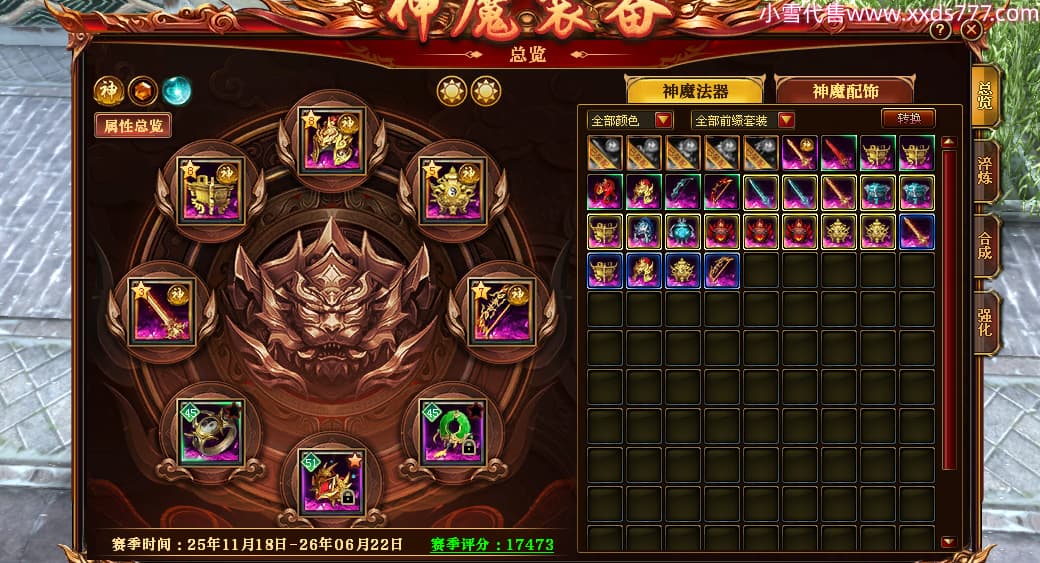The width and height of the screenshot is (1040, 563).
Task: Select the equipped golden bow slot
Action: (x=502, y=311)
